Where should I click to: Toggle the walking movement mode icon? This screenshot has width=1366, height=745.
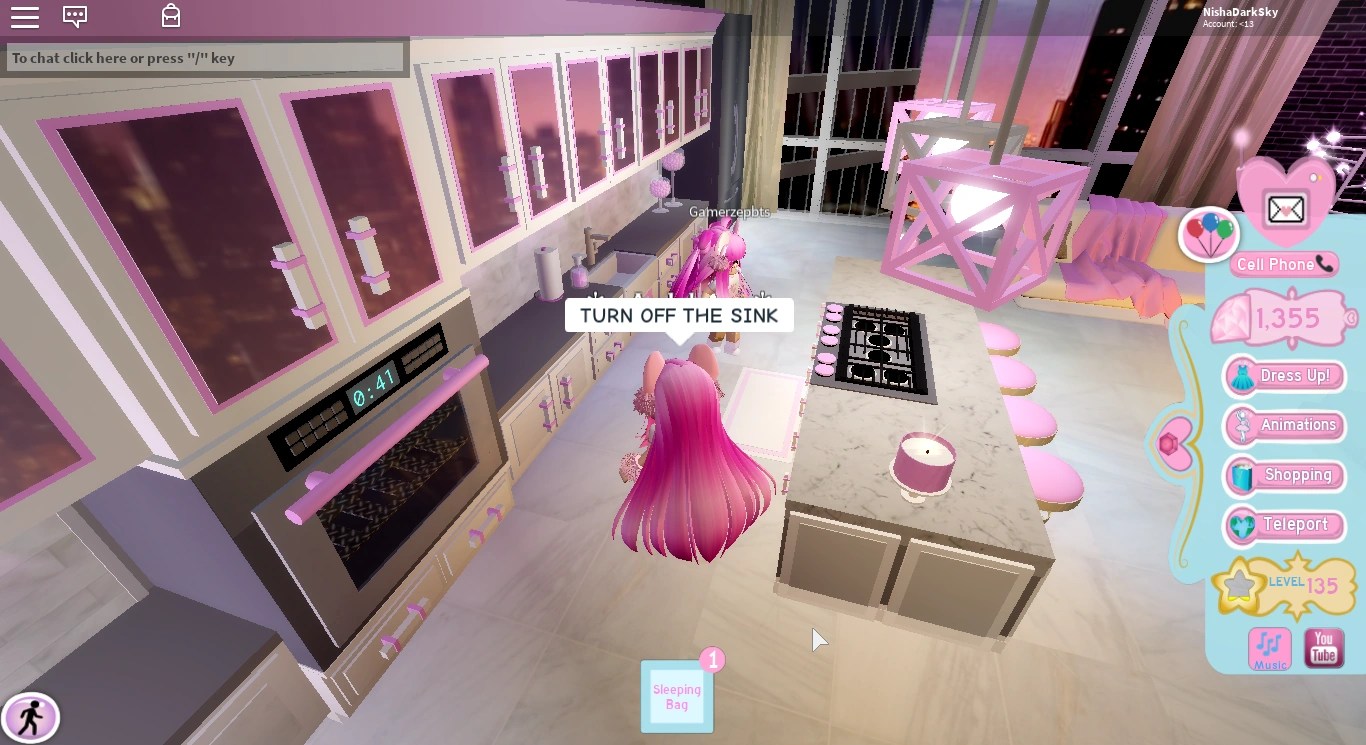[30, 718]
